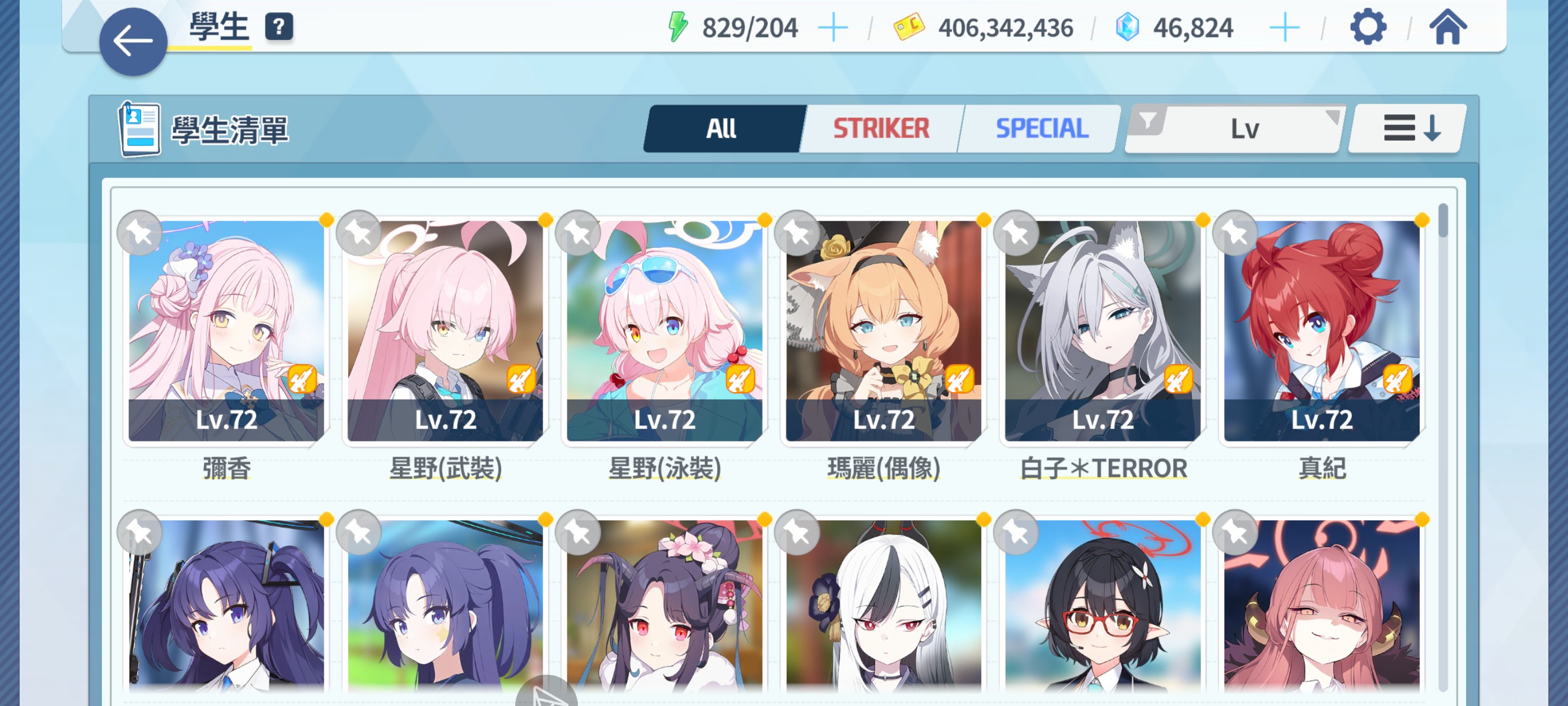Buy more blue gems with plus
The width and height of the screenshot is (1568, 706).
tap(1284, 28)
